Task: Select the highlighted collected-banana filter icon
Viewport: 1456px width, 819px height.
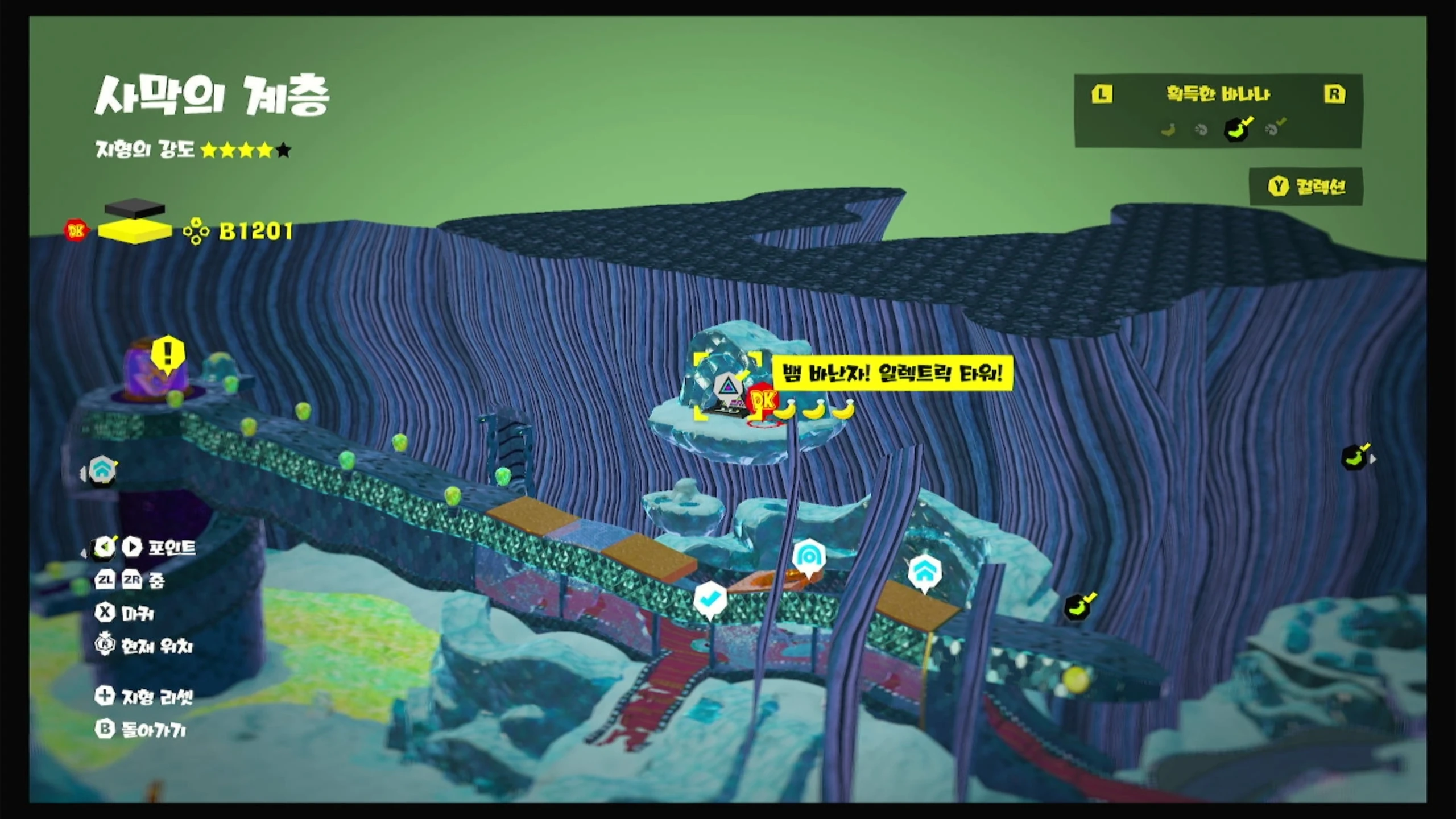Action: pos(1236,129)
